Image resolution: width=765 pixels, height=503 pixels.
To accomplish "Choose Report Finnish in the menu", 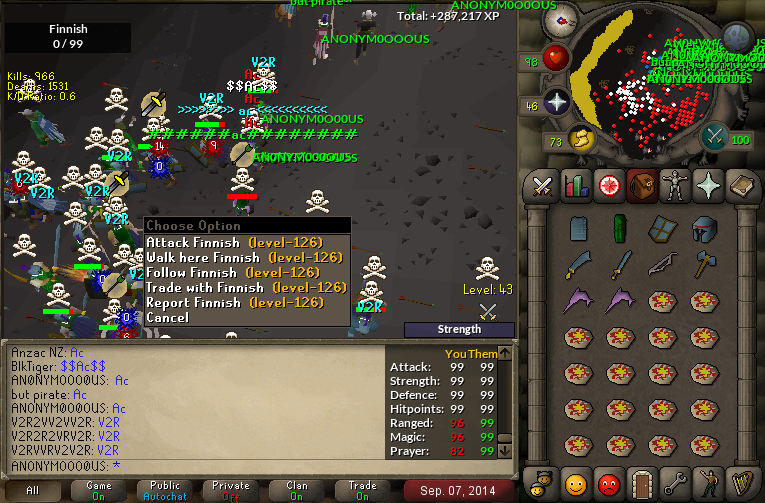I will pos(193,303).
